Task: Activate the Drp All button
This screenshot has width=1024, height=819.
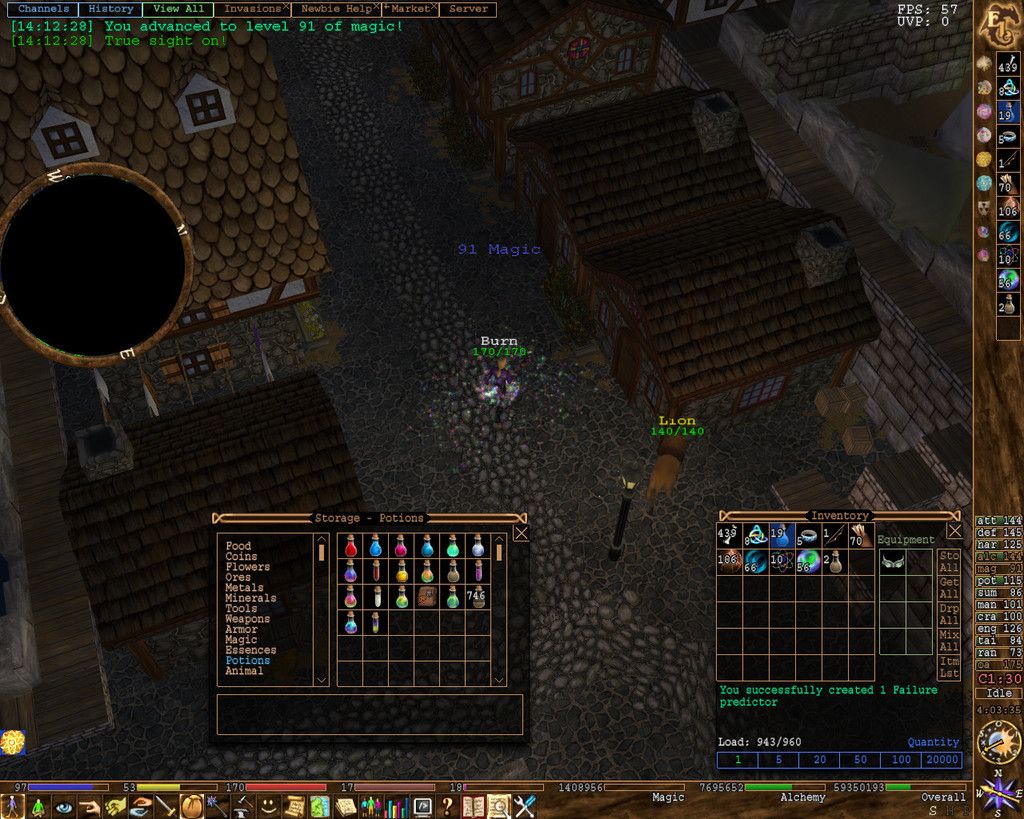Action: coord(949,614)
